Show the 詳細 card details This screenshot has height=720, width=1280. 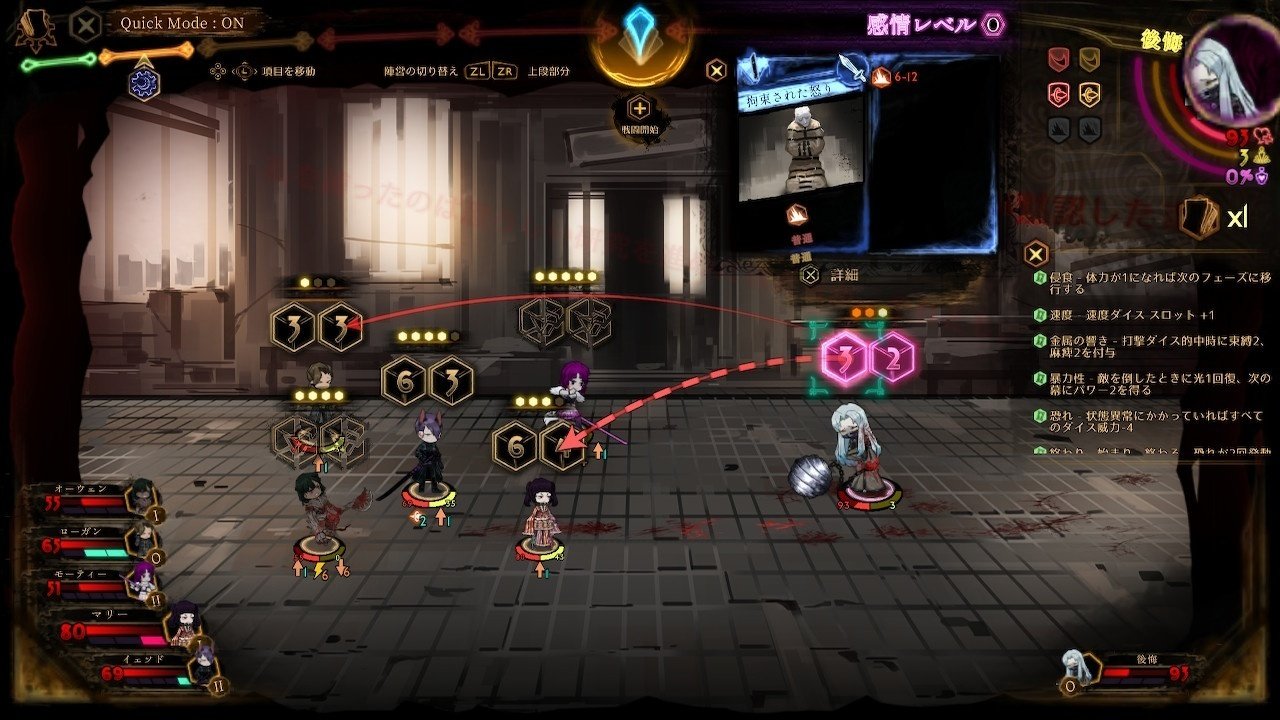832,274
